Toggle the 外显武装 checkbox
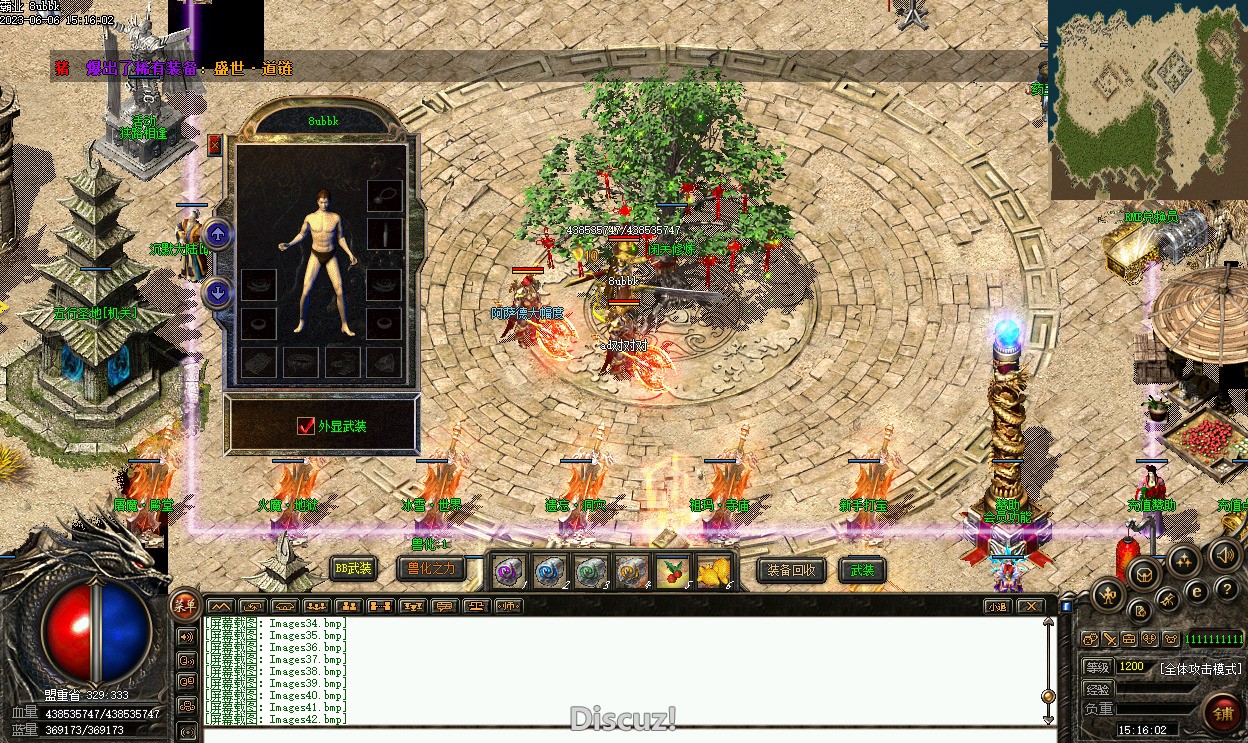The height and width of the screenshot is (743, 1248). pos(307,426)
